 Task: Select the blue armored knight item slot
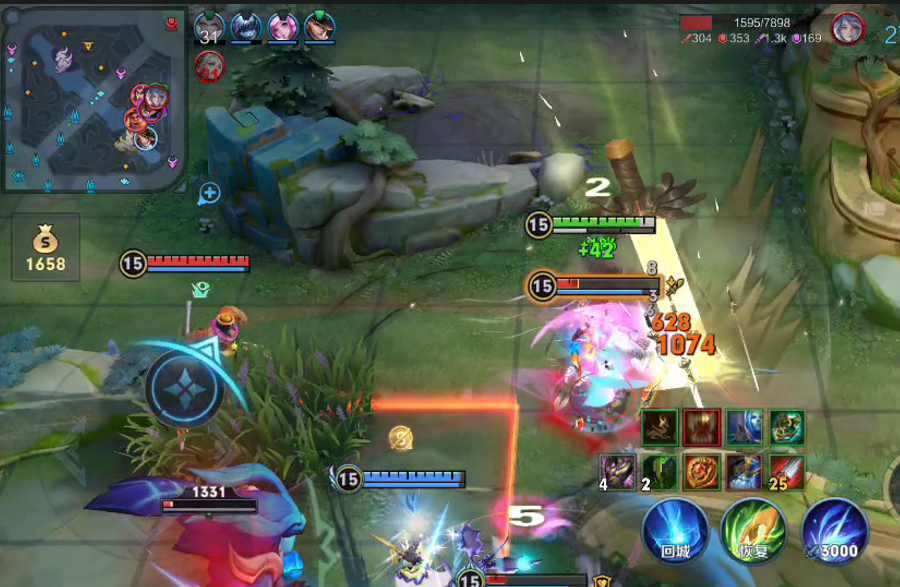745,471
